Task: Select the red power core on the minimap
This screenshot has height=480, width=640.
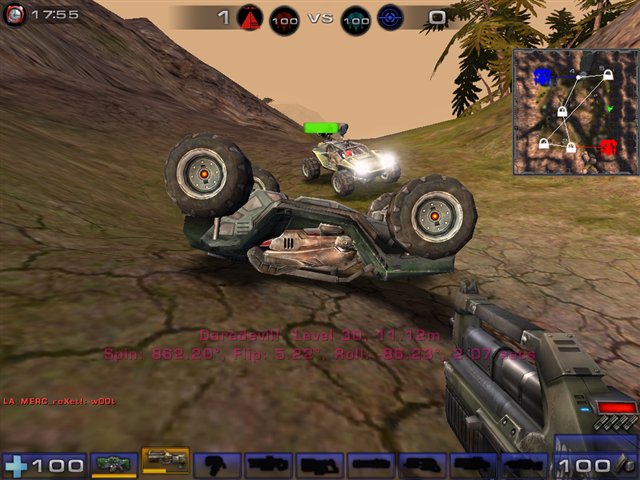Action: coord(608,148)
